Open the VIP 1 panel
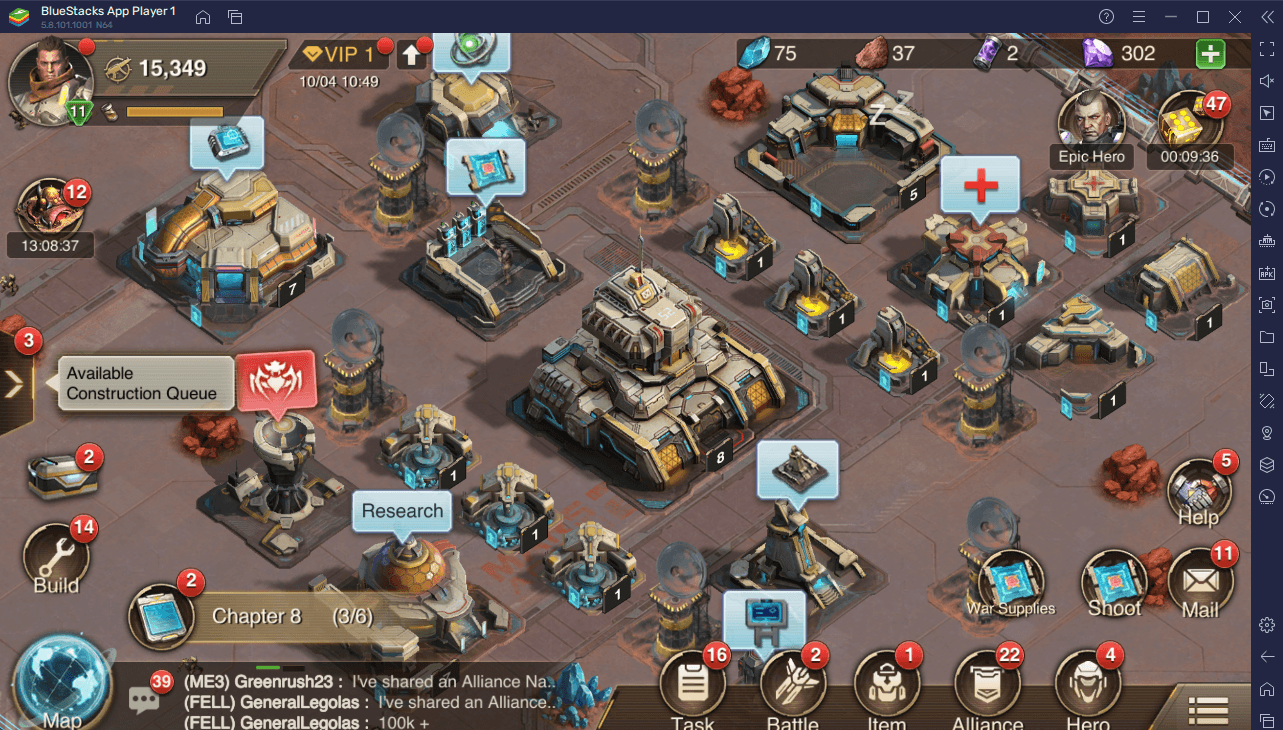This screenshot has width=1283, height=730. click(339, 54)
